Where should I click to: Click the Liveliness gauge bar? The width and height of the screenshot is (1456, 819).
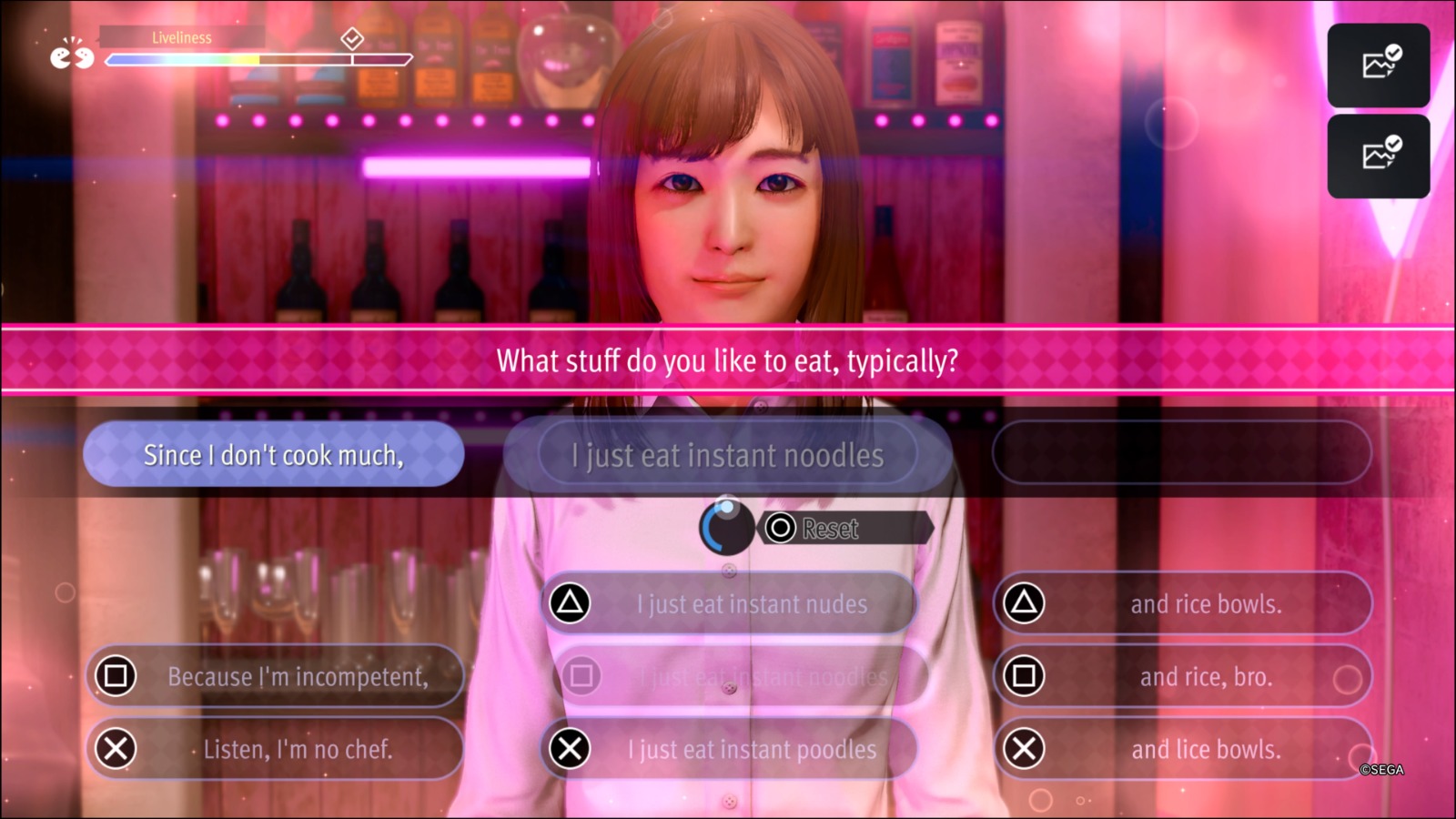(x=255, y=60)
